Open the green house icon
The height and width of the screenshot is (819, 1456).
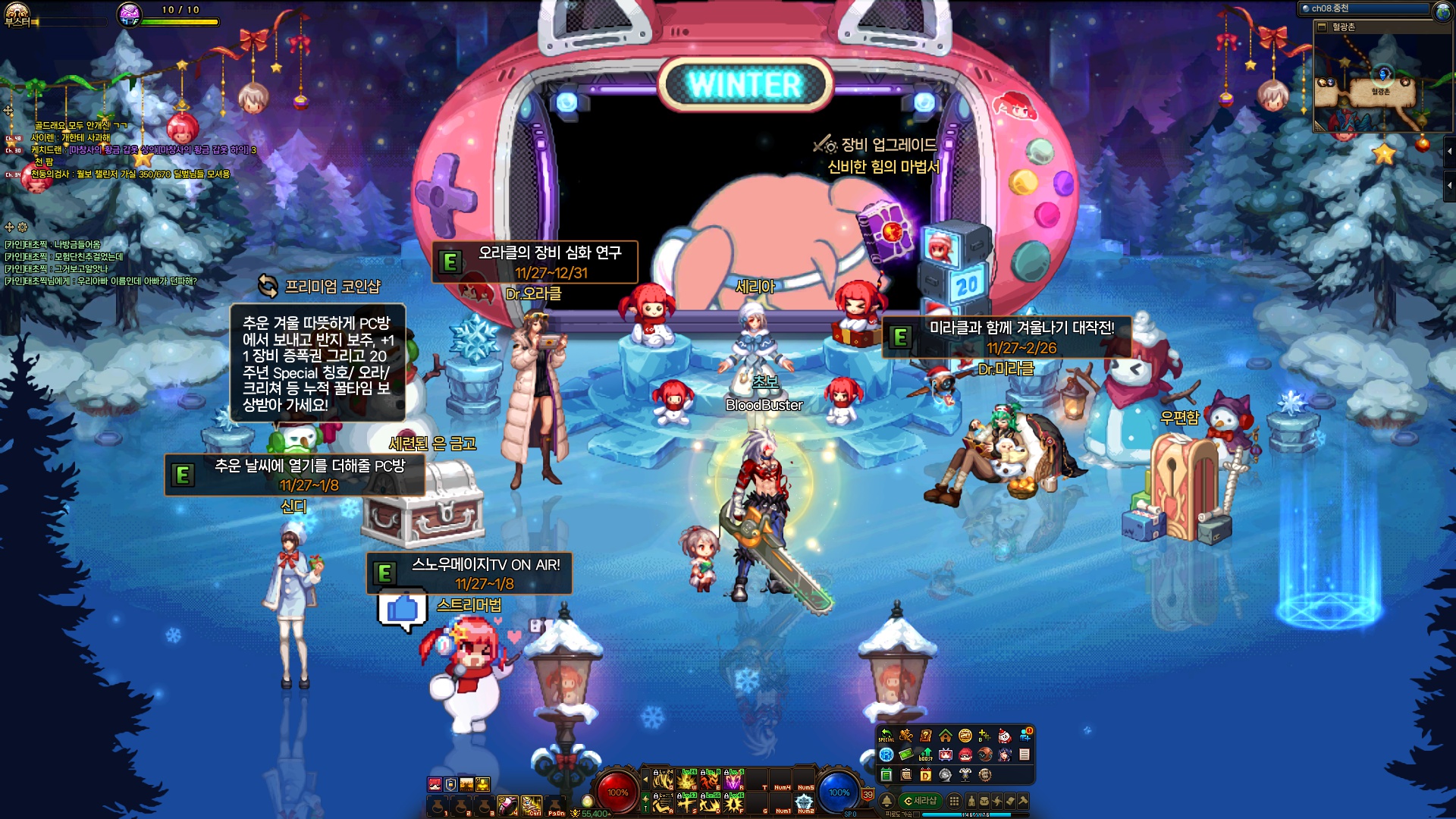[945, 736]
